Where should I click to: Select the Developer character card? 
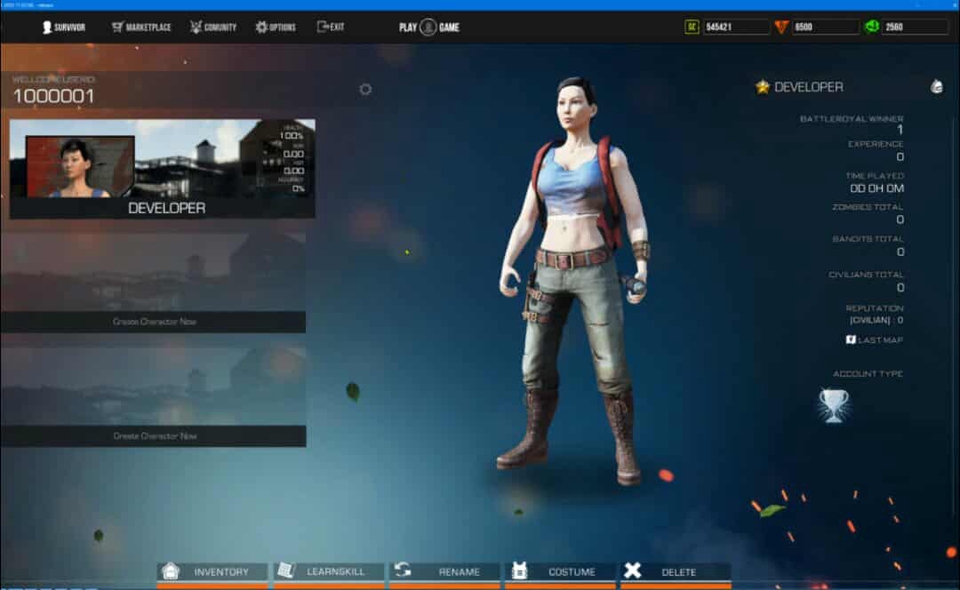pos(162,168)
